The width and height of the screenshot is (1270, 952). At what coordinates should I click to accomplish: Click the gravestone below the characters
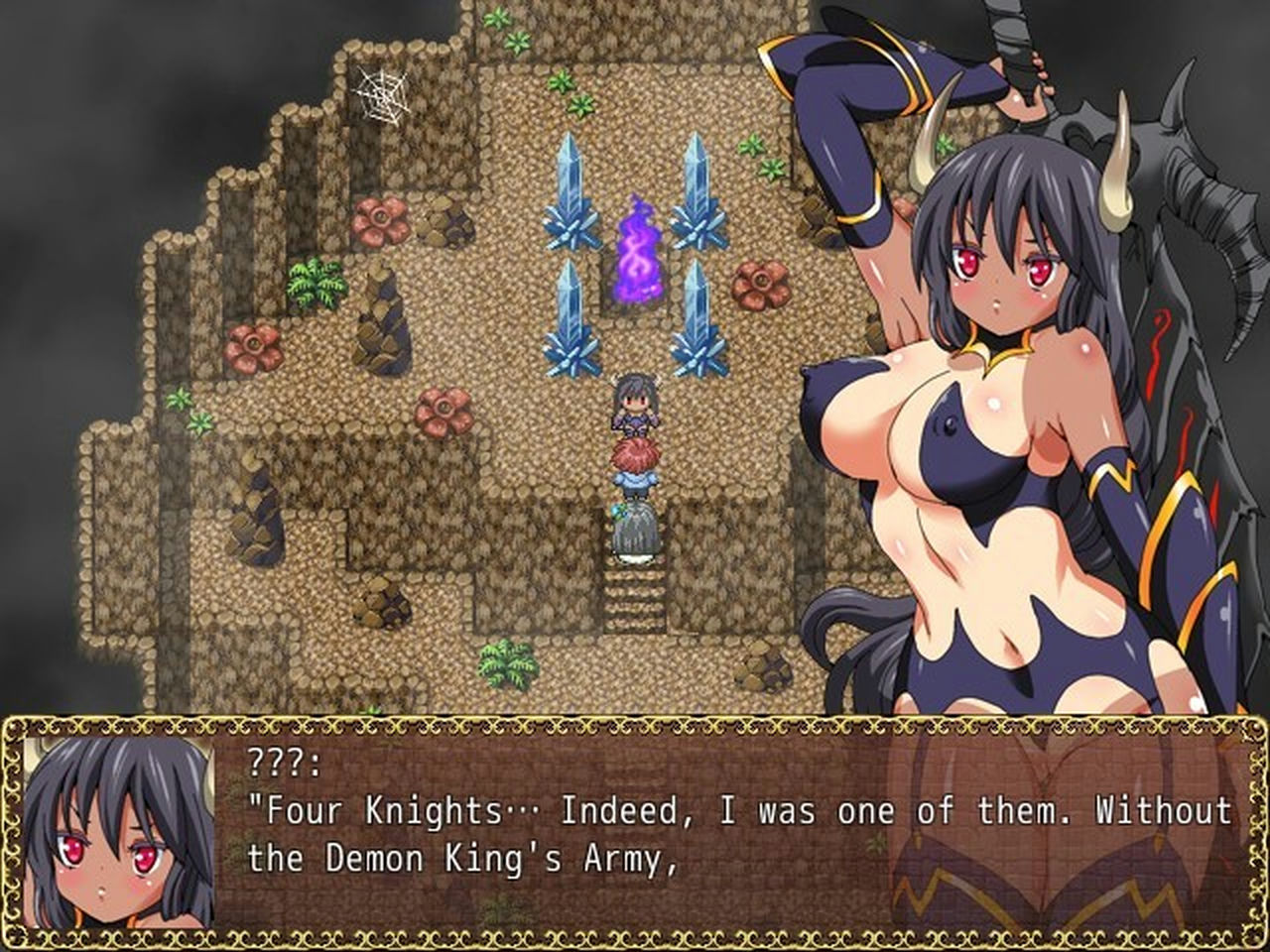tap(633, 528)
